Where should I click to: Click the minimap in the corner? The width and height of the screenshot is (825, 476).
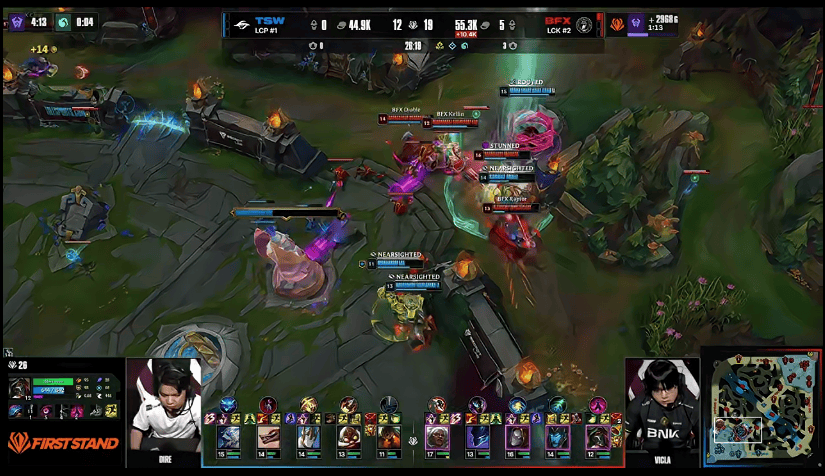coord(761,407)
